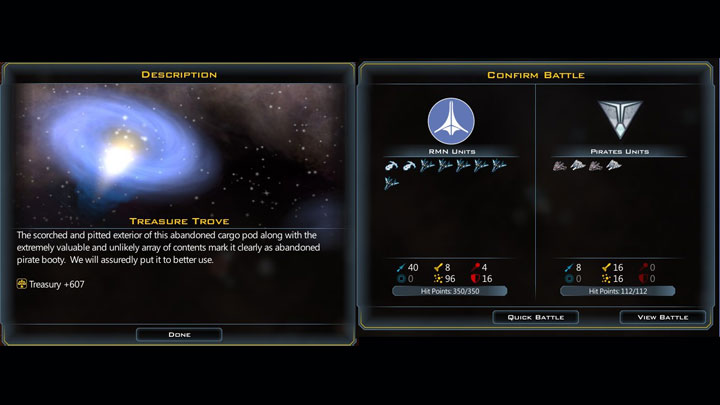Screen dimensions: 720x405
Task: Select the Pirates faction emblem
Action: 615,119
